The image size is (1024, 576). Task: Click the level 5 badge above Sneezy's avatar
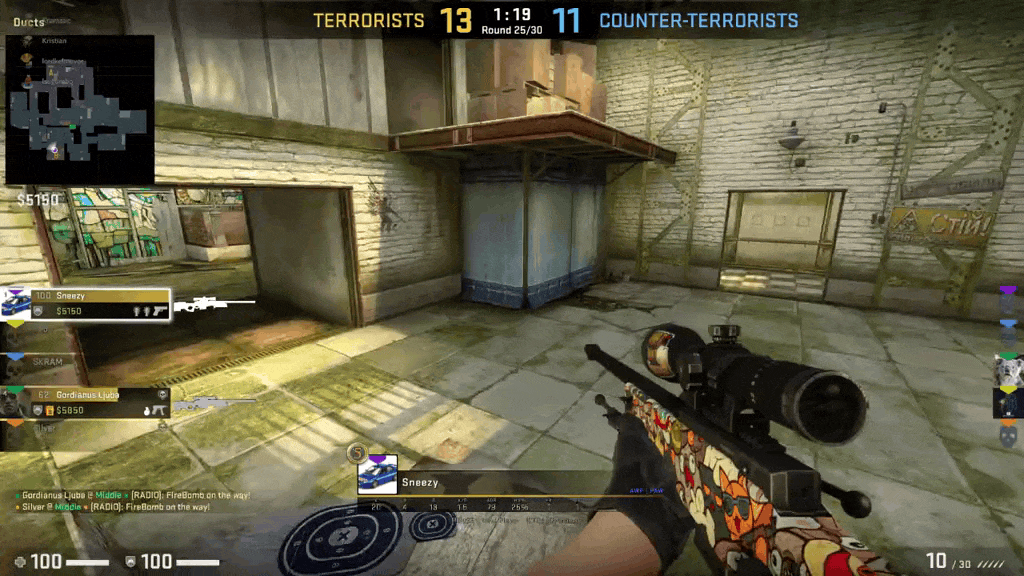tap(356, 454)
